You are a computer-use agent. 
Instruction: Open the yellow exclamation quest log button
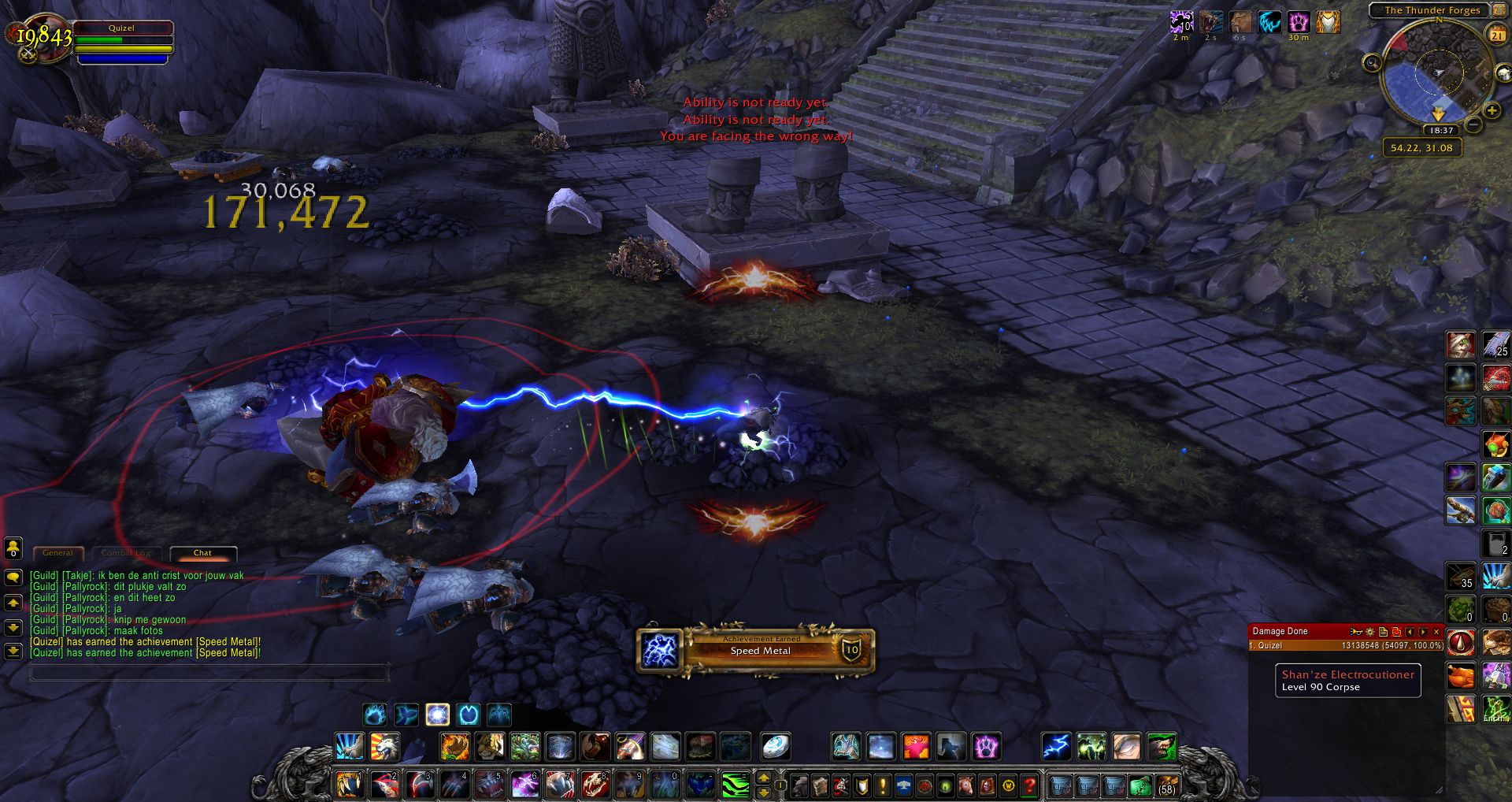click(x=883, y=785)
